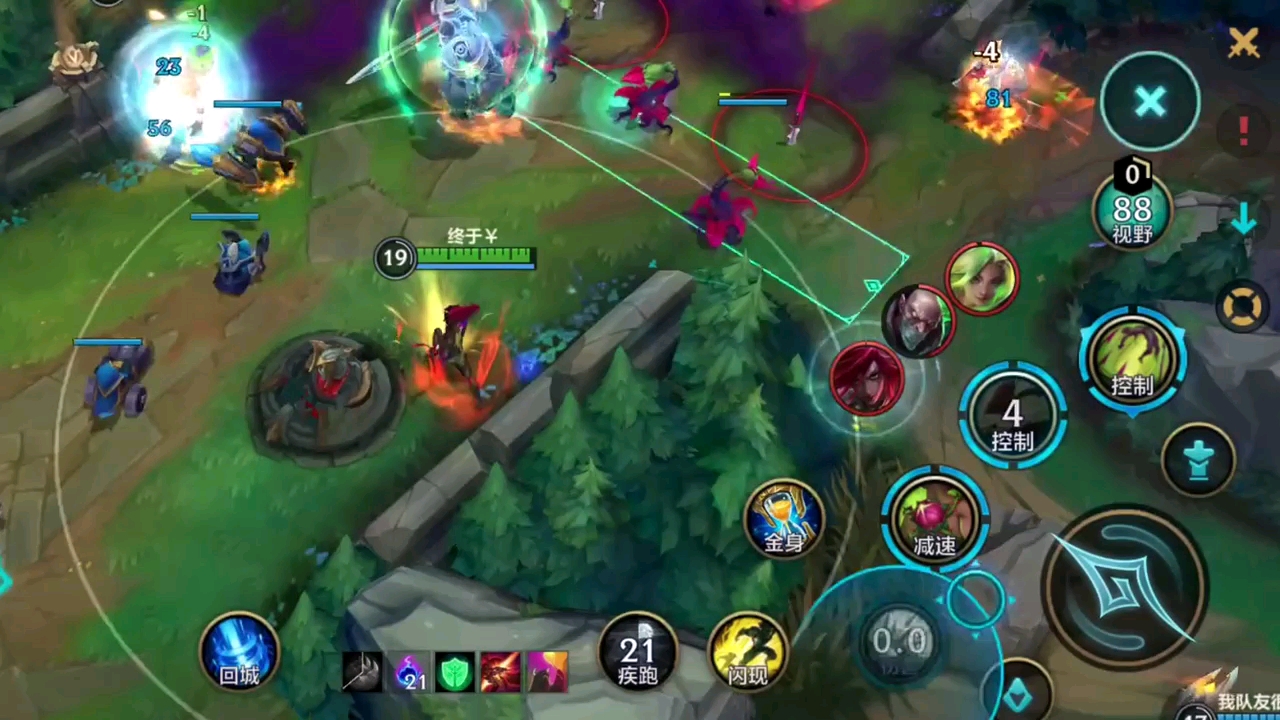Target the red-haired champion portrait
This screenshot has width=1280, height=720.
tap(867, 379)
